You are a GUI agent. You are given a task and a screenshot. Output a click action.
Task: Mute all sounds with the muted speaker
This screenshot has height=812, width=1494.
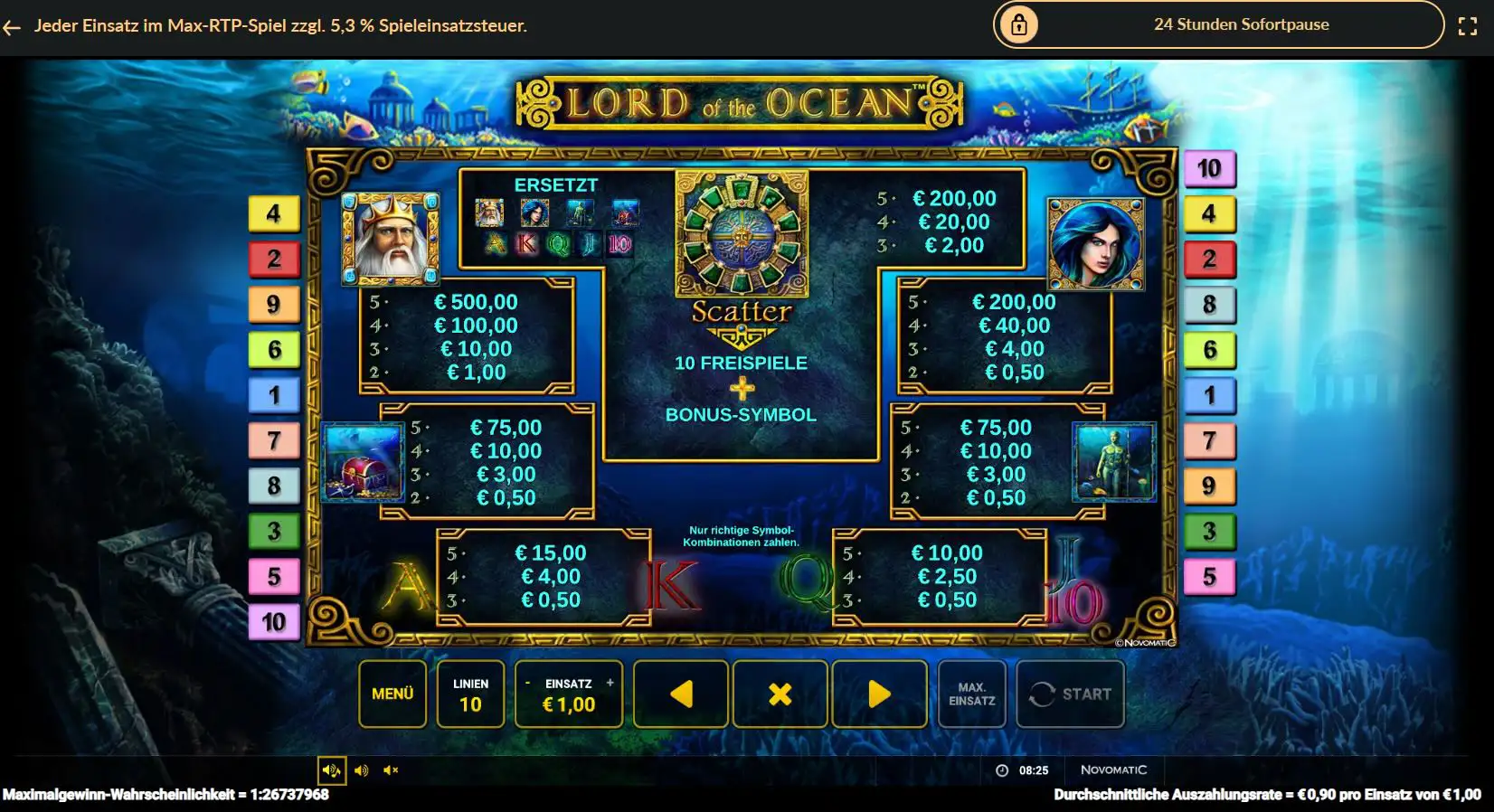(392, 770)
